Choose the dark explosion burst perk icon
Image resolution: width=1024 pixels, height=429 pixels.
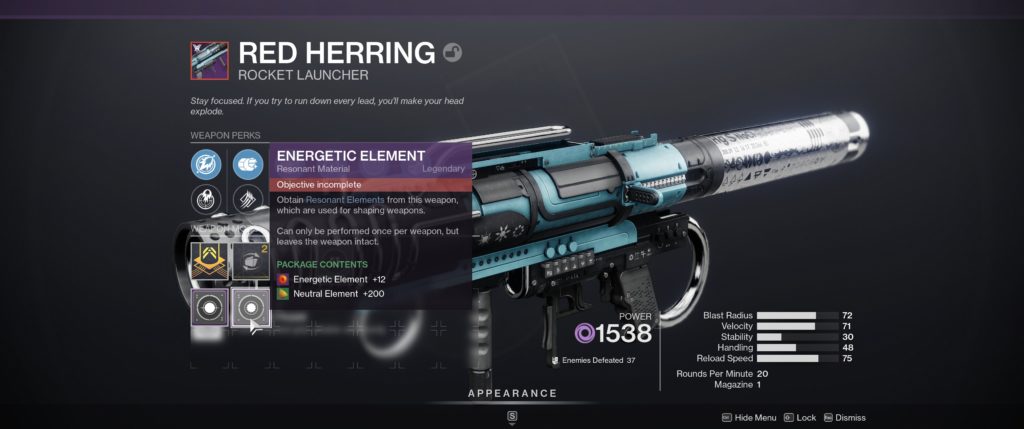(x=206, y=199)
